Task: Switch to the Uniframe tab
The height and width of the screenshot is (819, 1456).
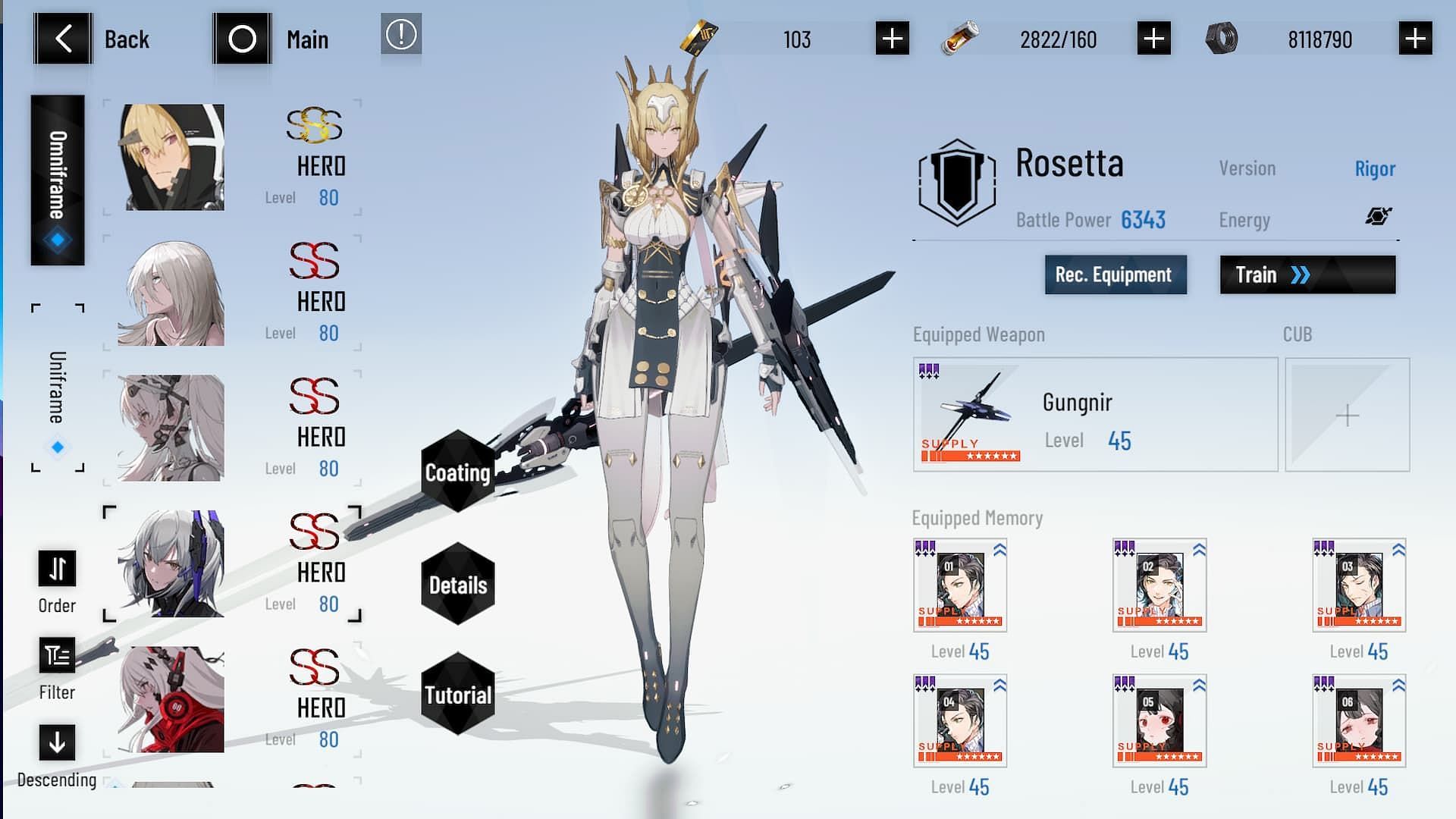Action: click(58, 388)
